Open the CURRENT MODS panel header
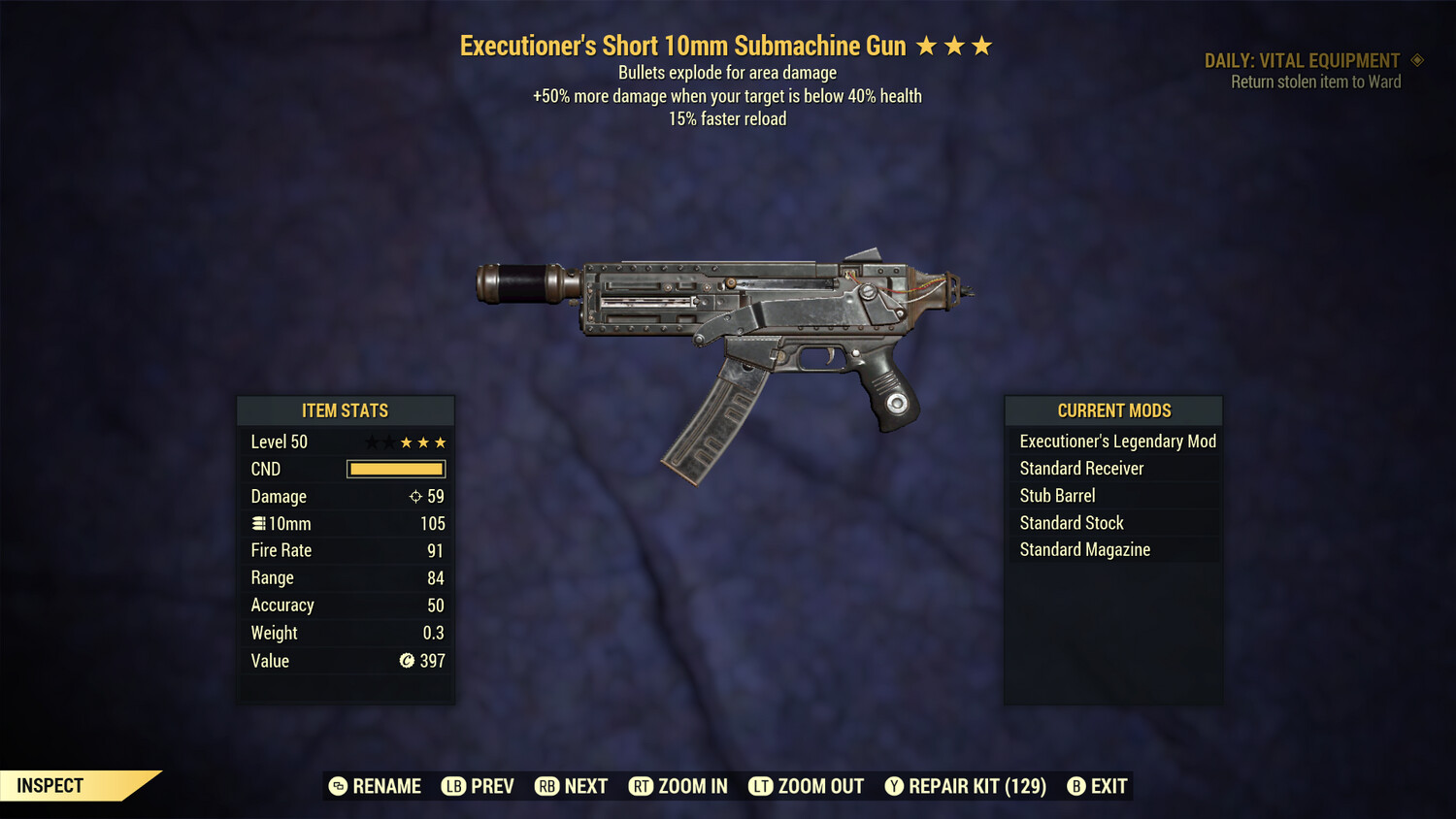1456x819 pixels. 1112,410
